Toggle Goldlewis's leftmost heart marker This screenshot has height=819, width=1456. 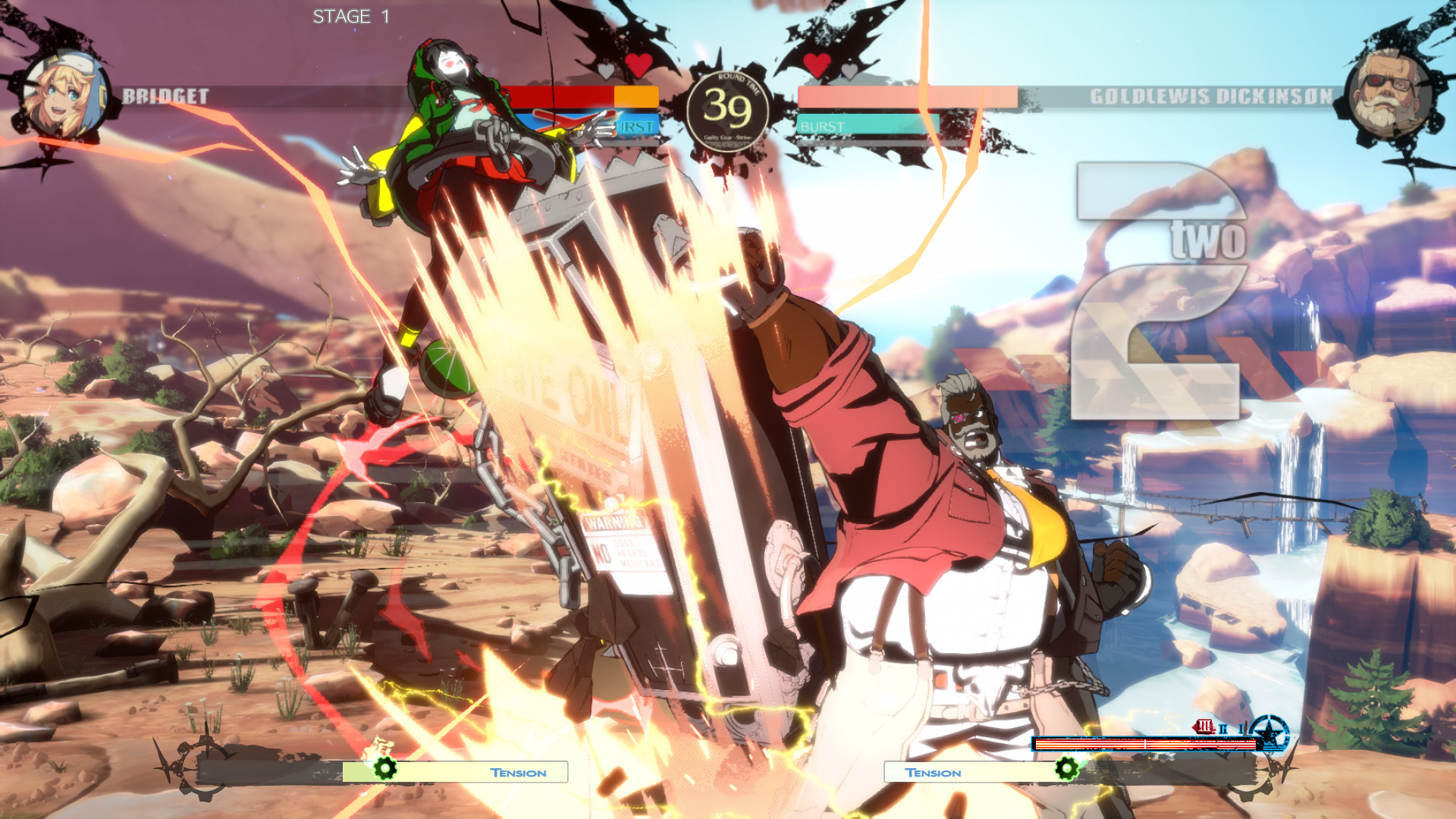(817, 67)
